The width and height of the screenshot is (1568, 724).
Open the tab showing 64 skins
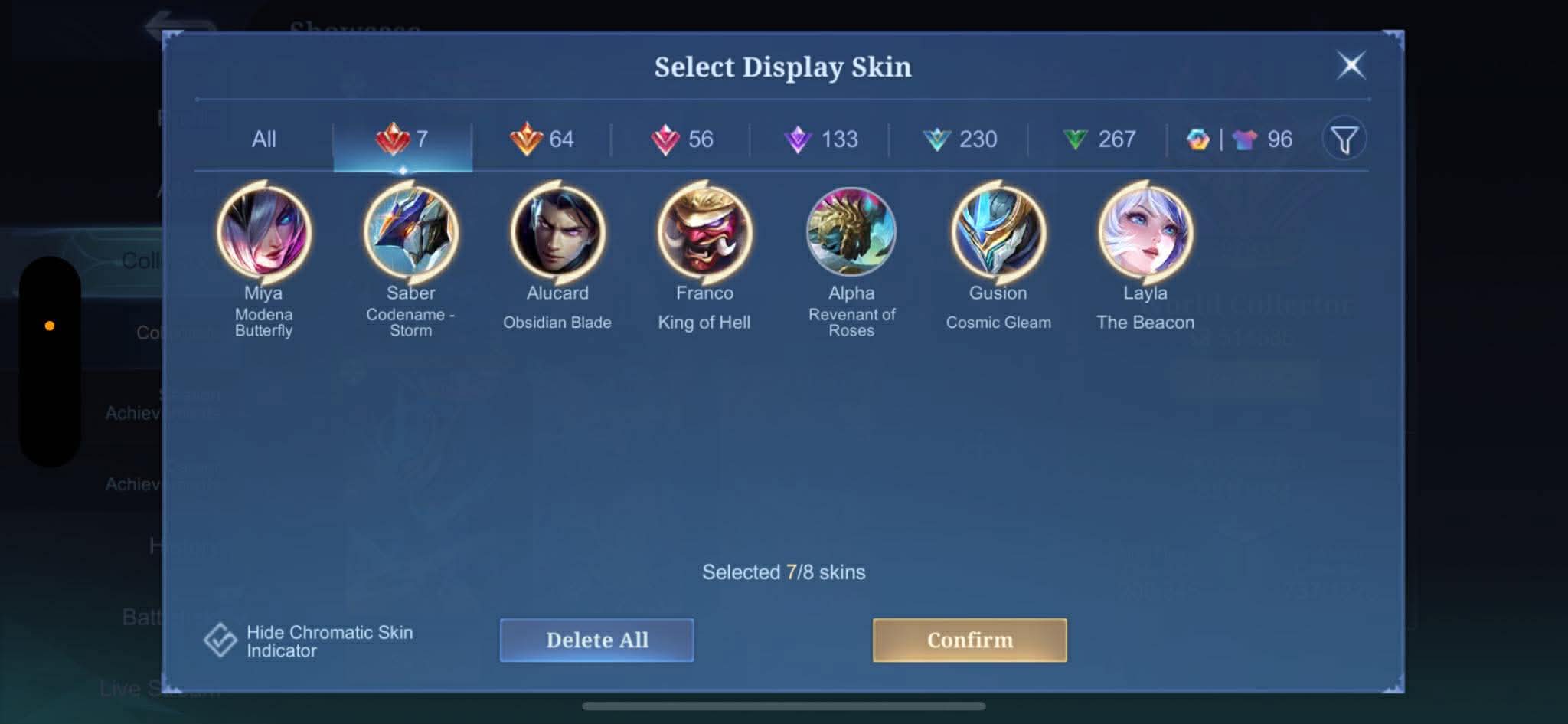pos(542,139)
